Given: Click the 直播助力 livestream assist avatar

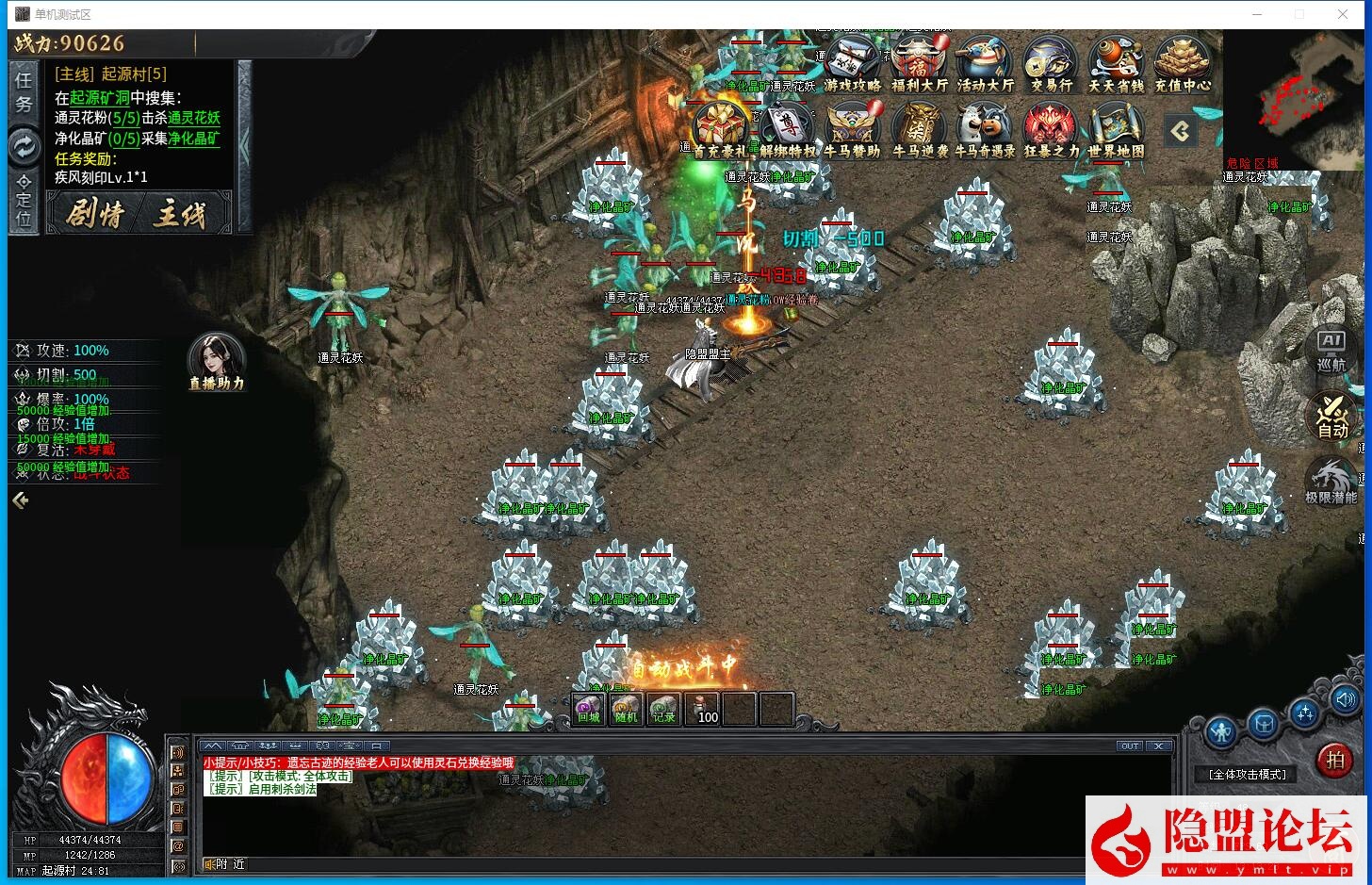Looking at the screenshot, I should pyautogui.click(x=216, y=360).
